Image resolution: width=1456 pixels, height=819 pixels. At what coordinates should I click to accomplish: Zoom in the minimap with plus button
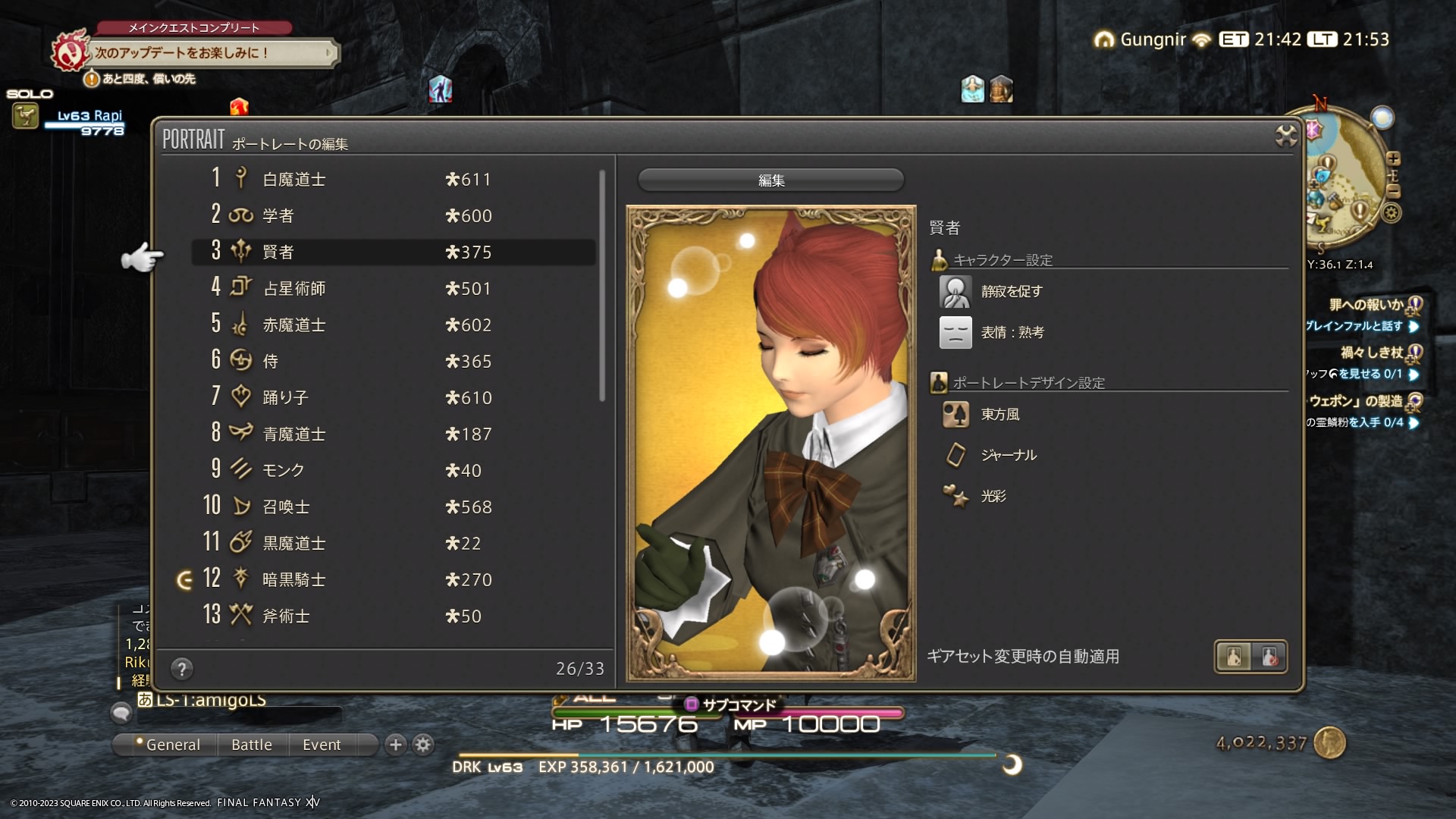[x=1393, y=158]
